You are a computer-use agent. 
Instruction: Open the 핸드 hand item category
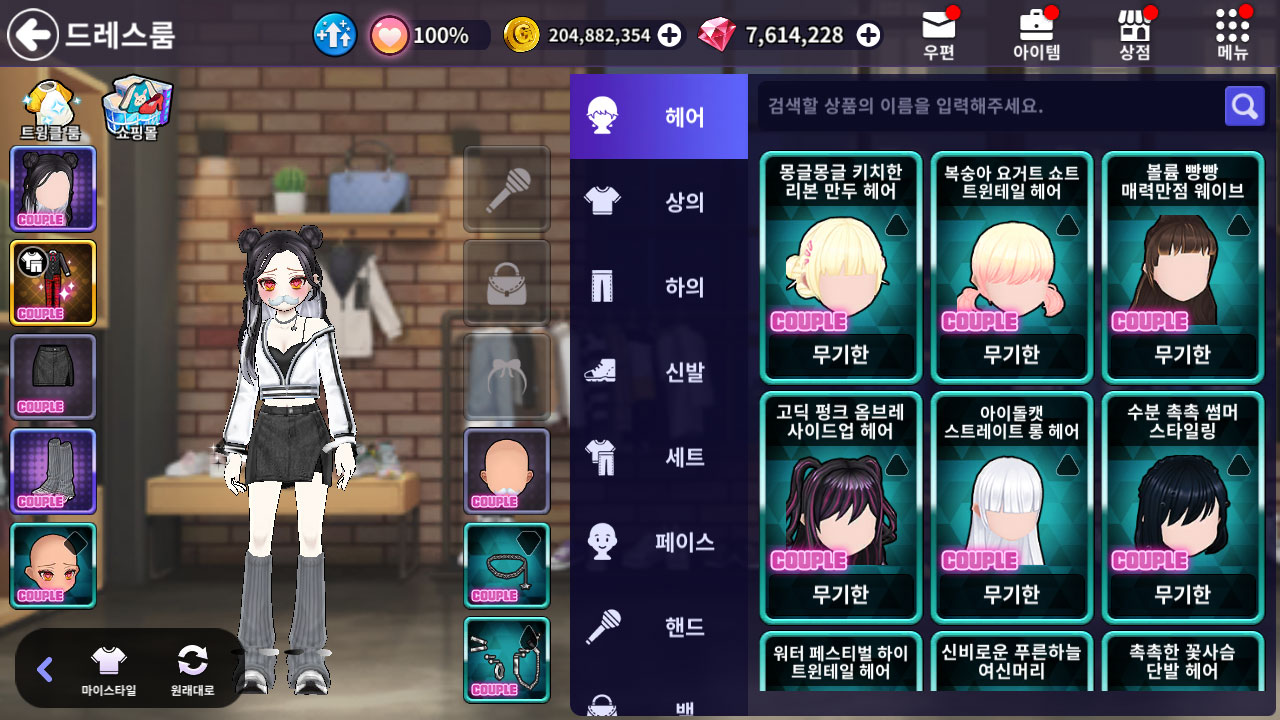click(x=659, y=627)
